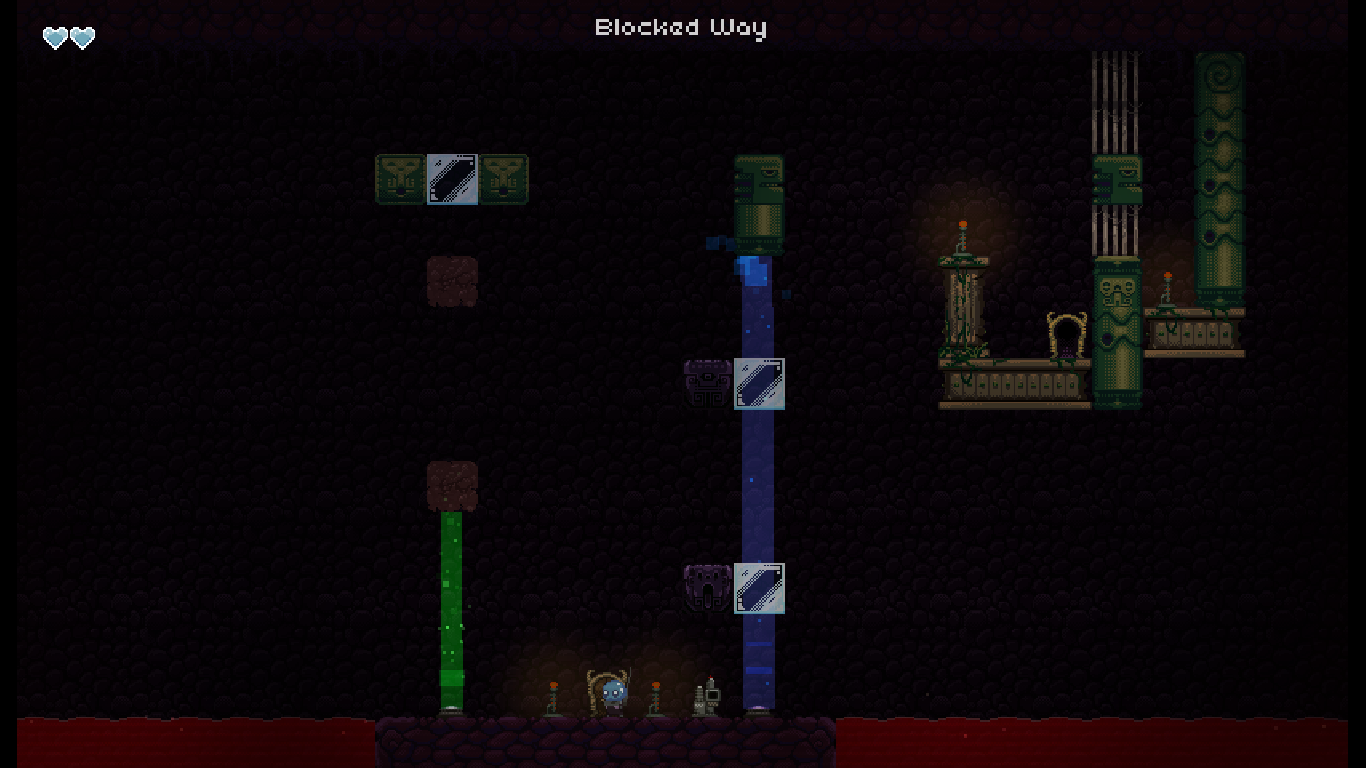Click the purple totem face next to the middle mirror block
This screenshot has height=768, width=1366.
coord(705,384)
